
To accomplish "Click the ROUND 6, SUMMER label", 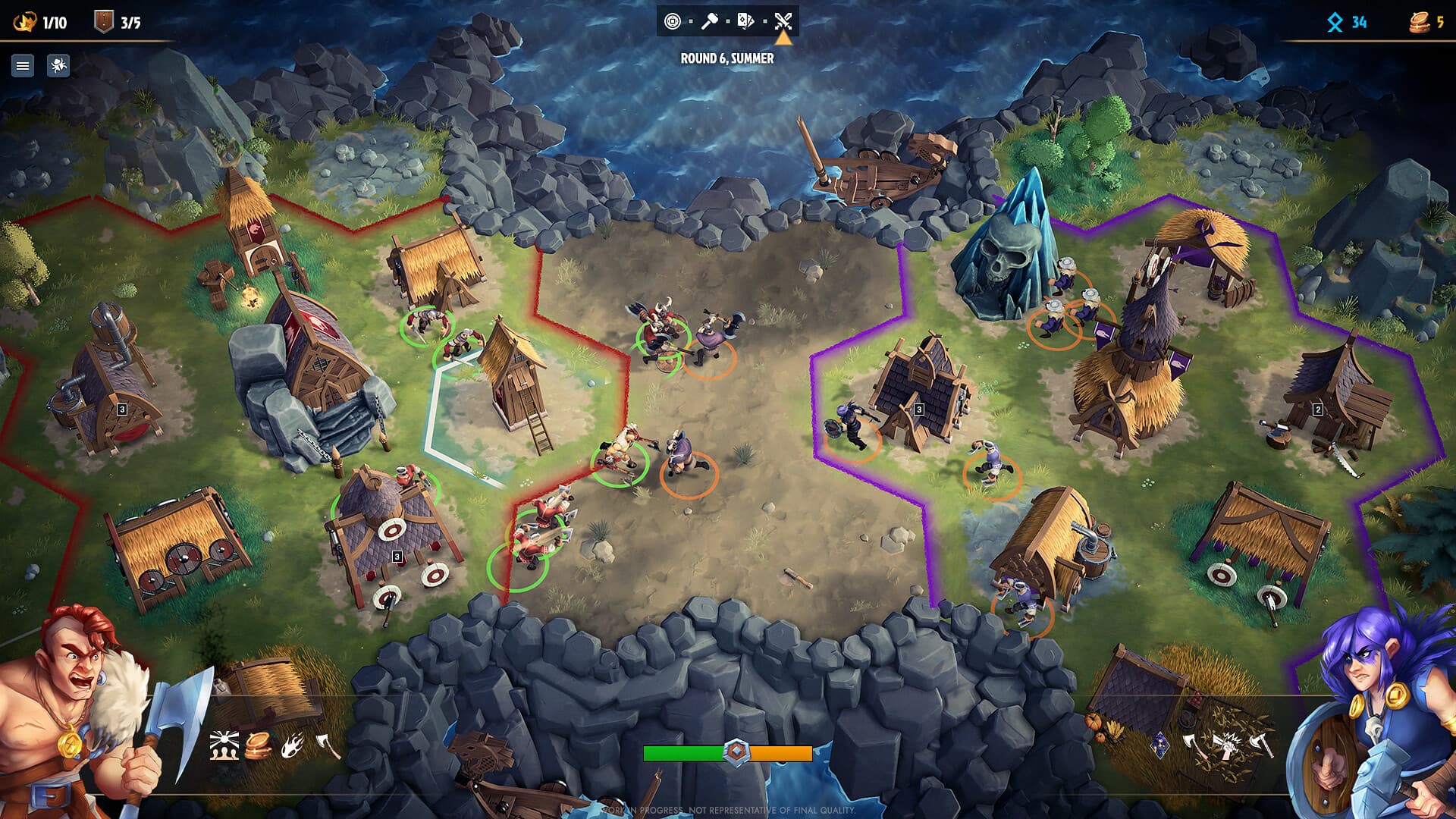I will click(x=726, y=57).
